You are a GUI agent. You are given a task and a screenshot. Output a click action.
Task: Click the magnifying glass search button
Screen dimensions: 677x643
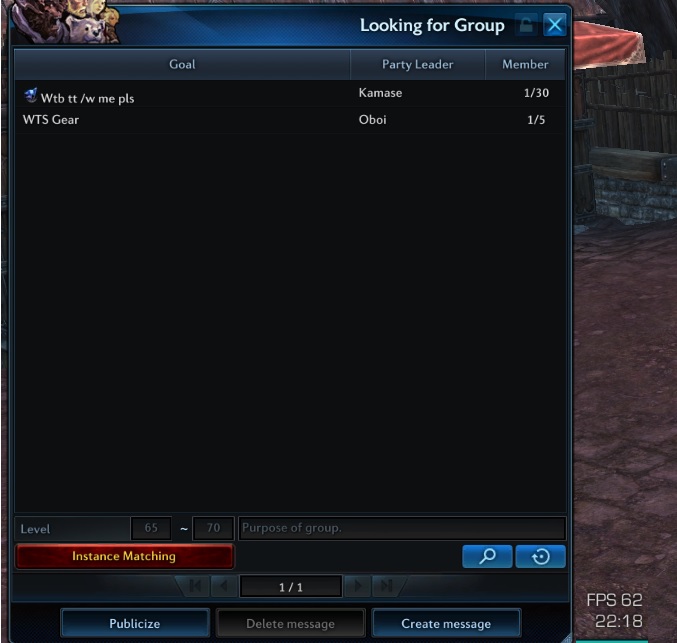[x=487, y=557]
